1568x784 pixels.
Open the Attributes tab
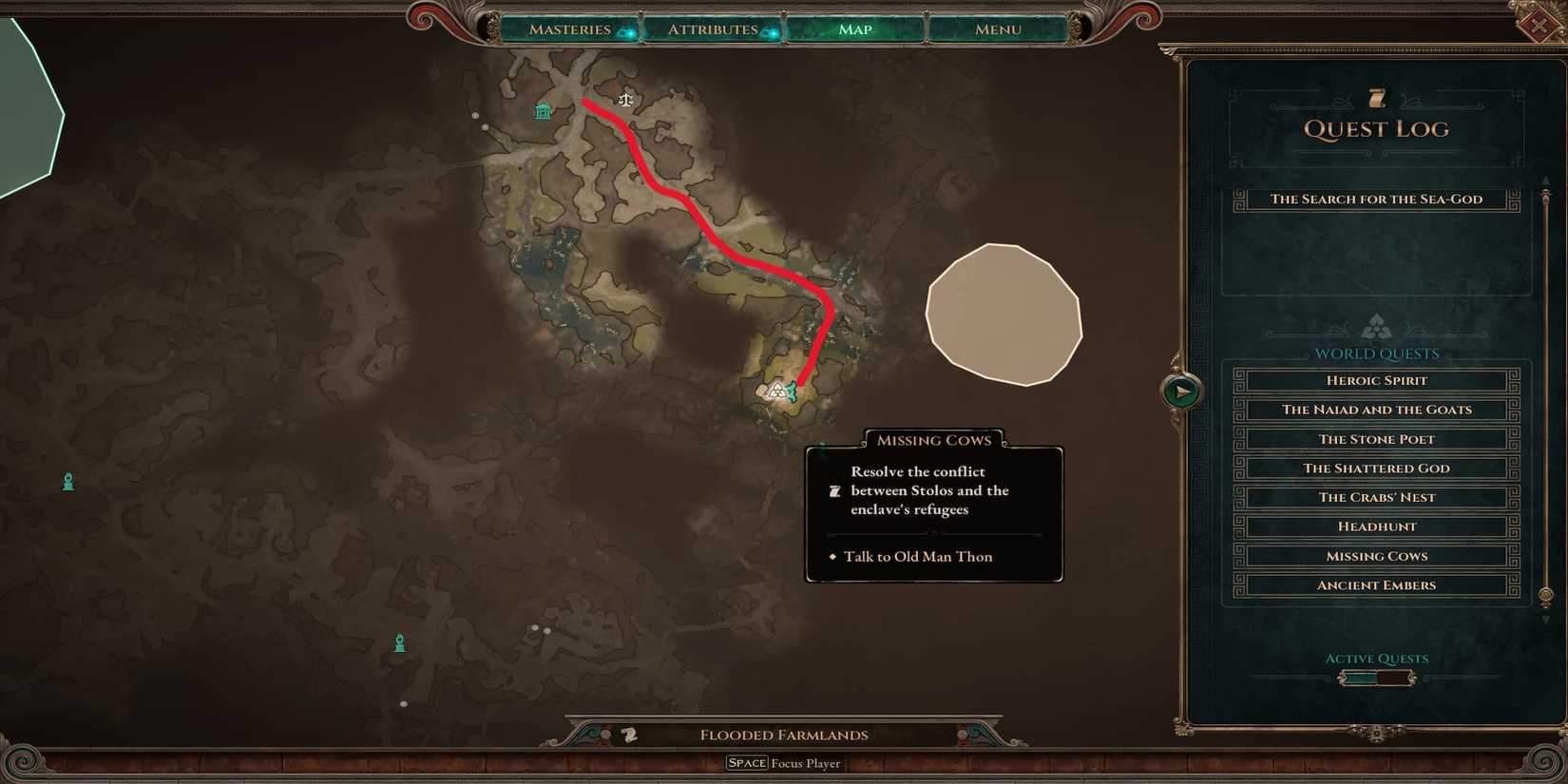point(711,29)
